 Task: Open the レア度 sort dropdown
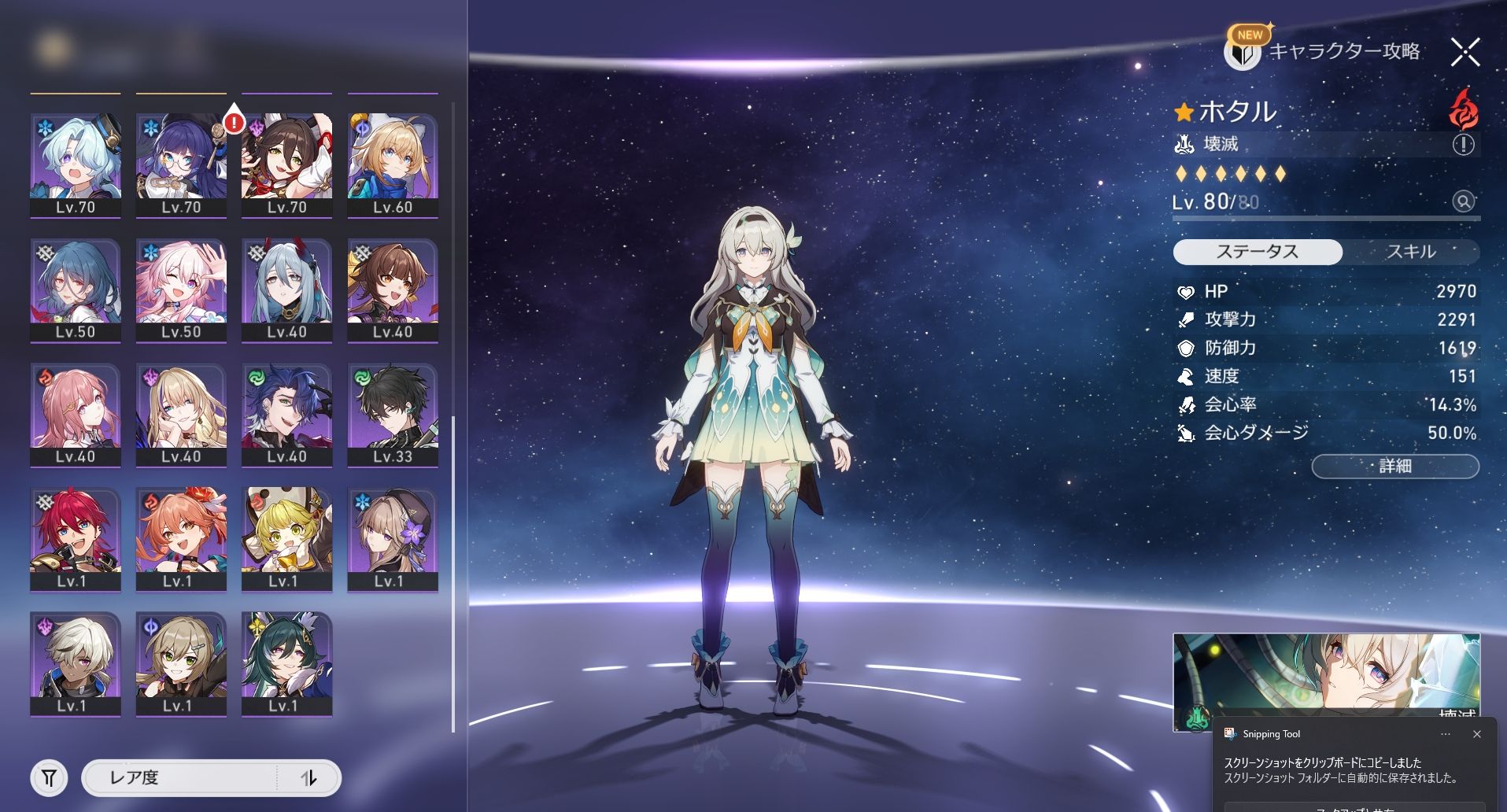(x=181, y=778)
